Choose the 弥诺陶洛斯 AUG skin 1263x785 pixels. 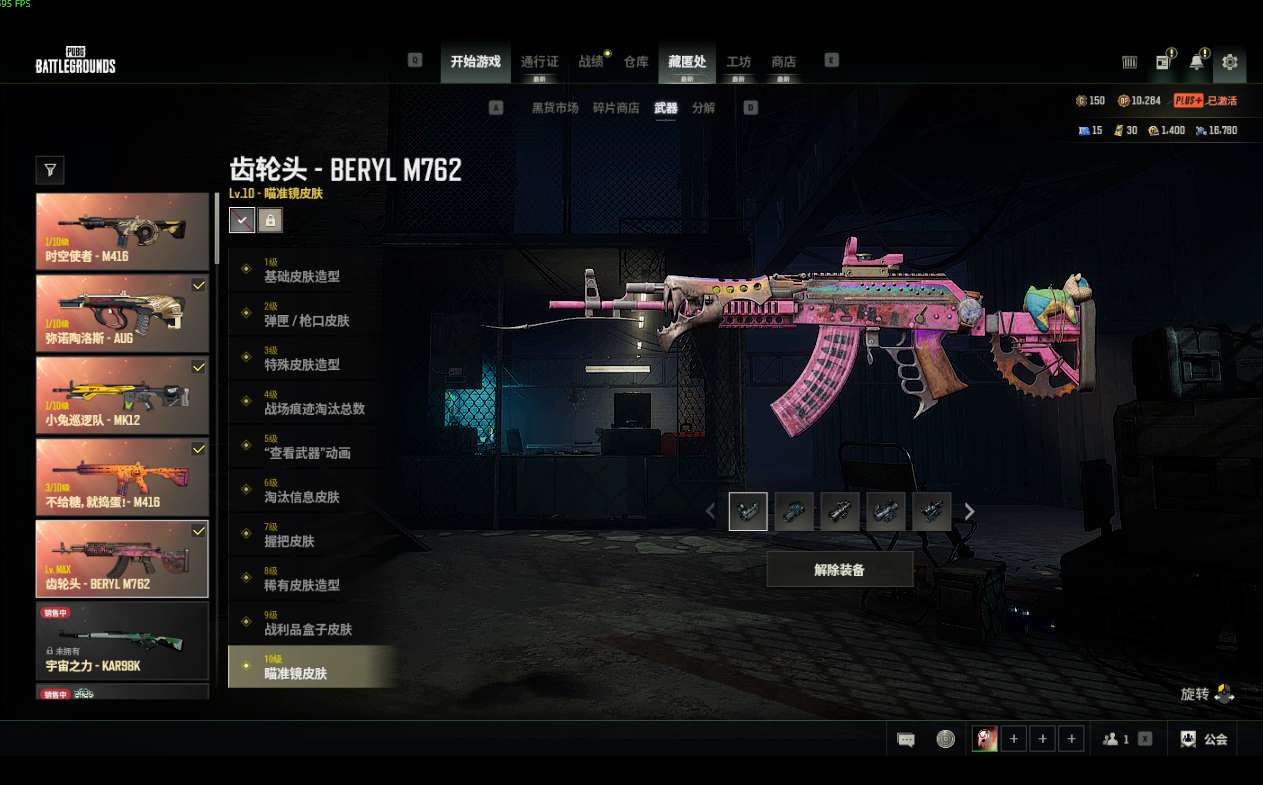click(122, 313)
